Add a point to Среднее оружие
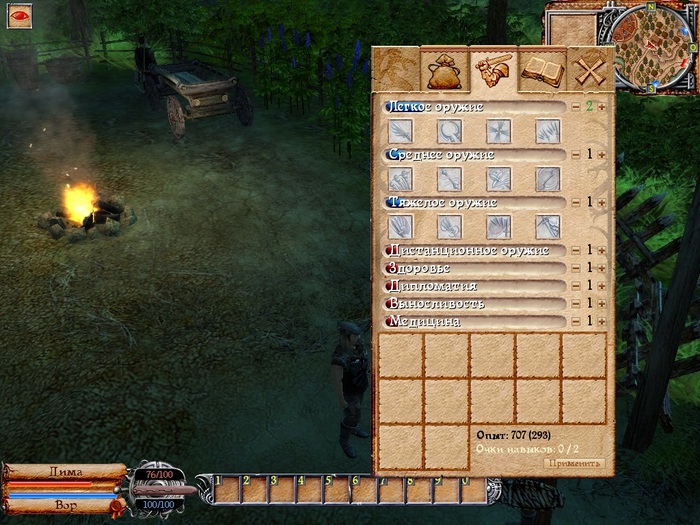 (602, 154)
